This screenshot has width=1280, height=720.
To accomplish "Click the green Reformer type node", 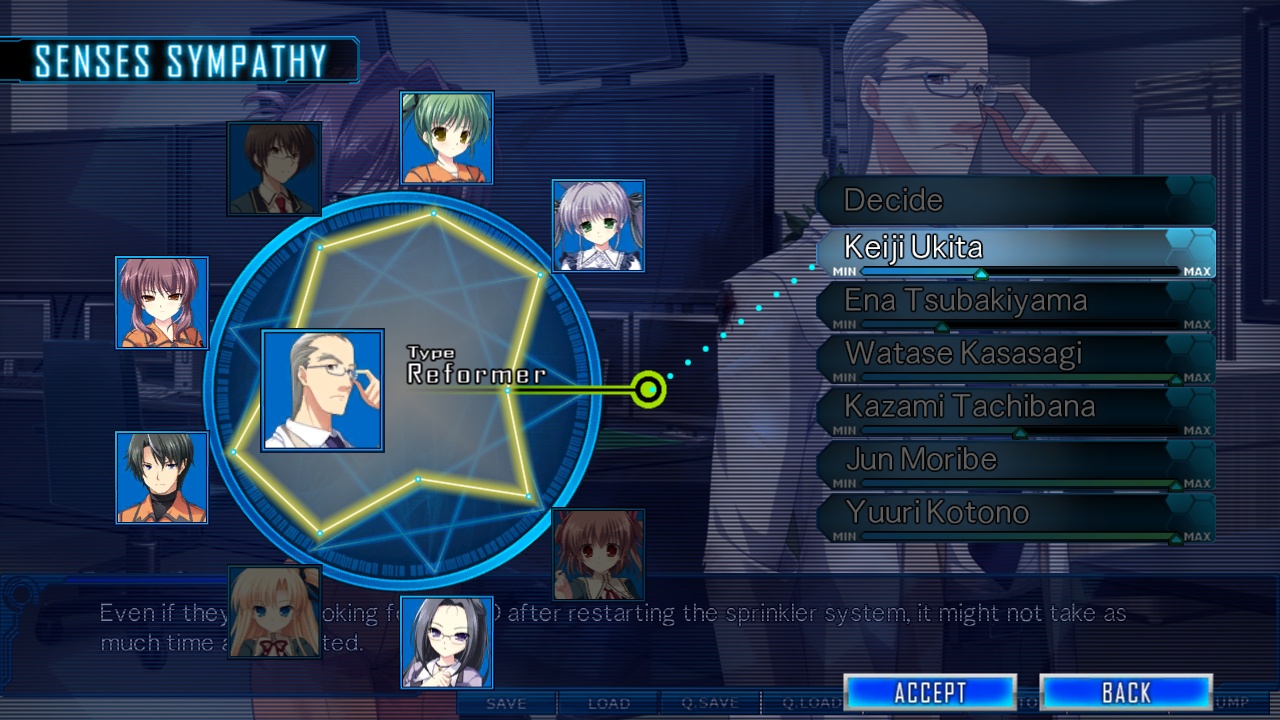I will [x=649, y=389].
